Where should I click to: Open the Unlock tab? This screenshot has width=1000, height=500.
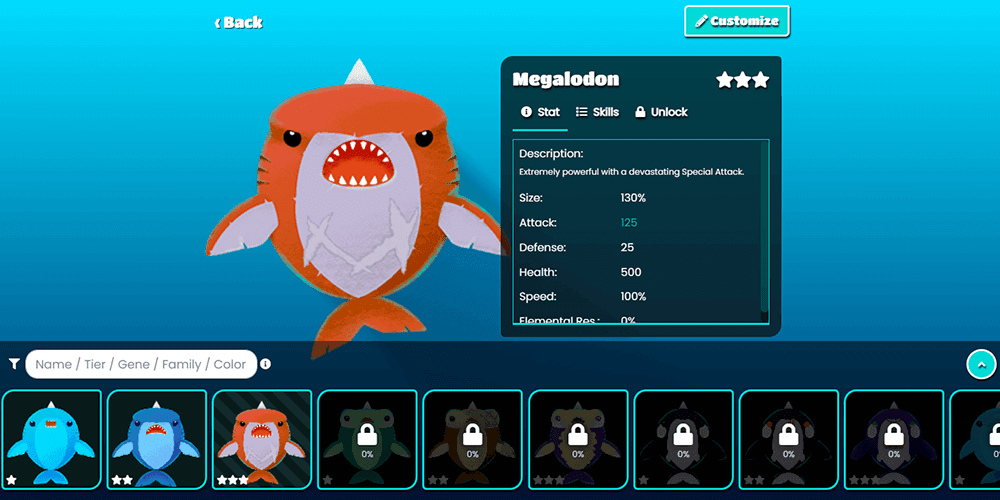click(x=661, y=112)
